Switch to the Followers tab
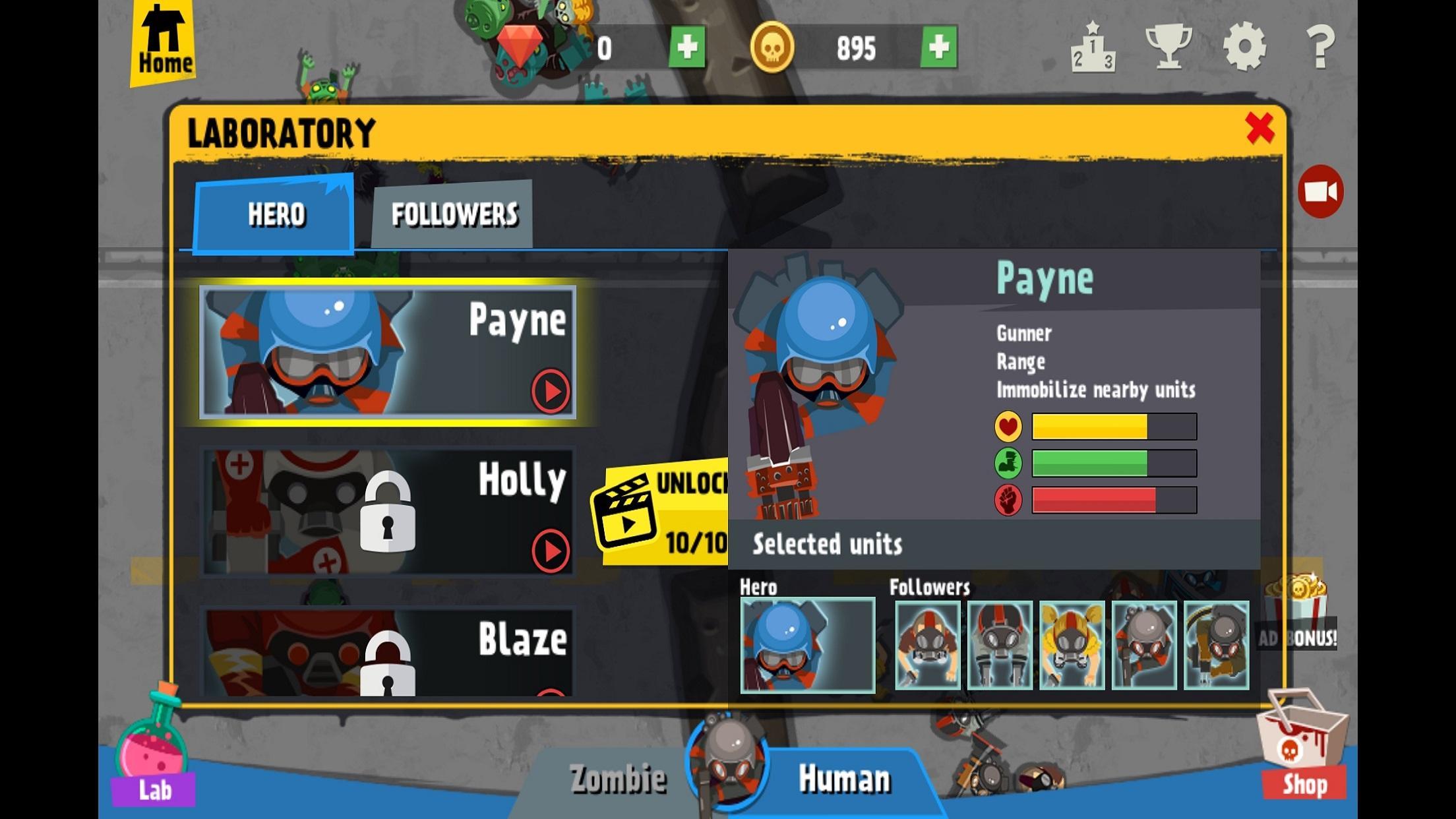The width and height of the screenshot is (1456, 819). tap(455, 214)
